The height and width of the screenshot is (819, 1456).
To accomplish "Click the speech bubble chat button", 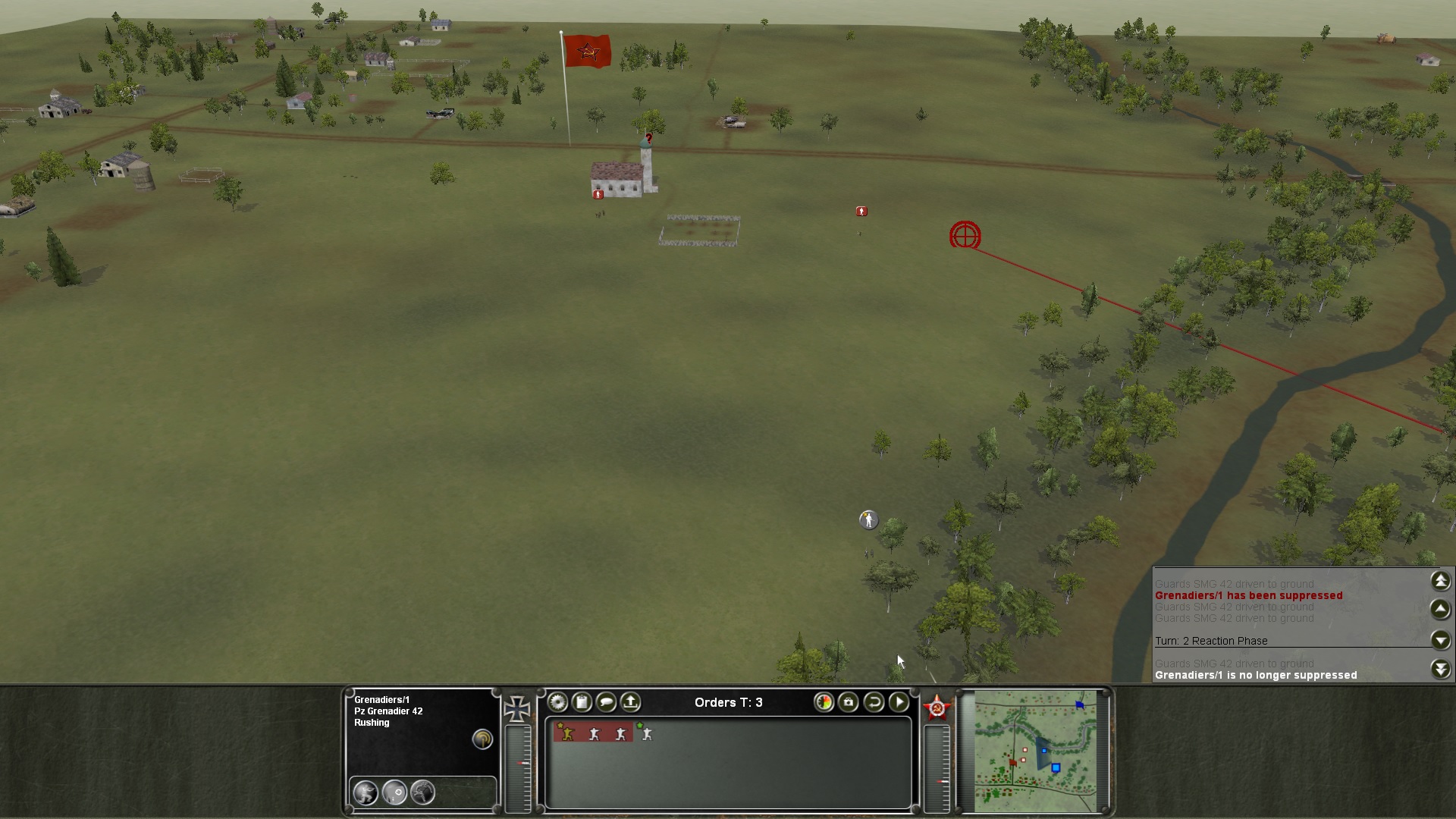I will pyautogui.click(x=606, y=702).
